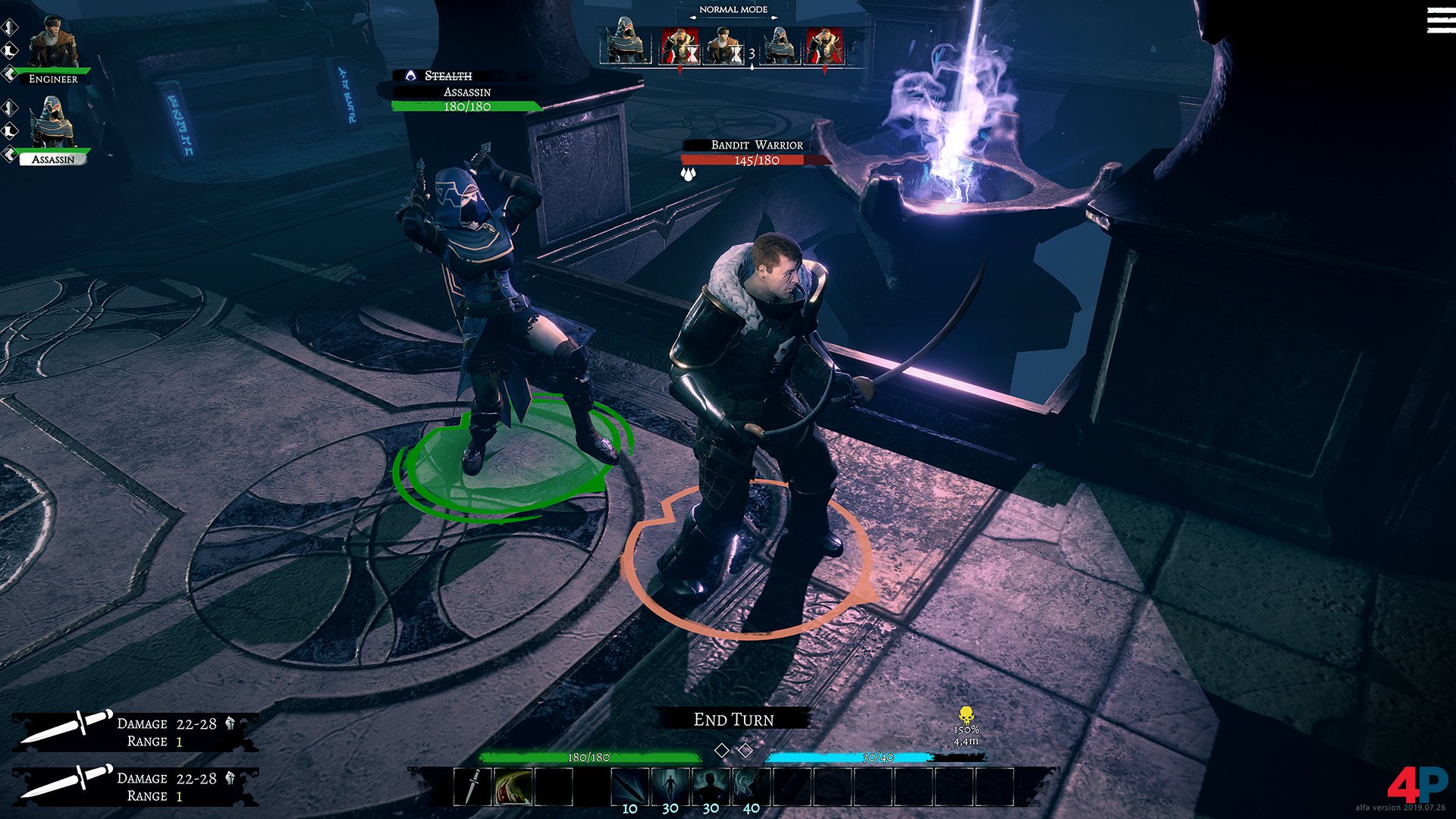The image size is (1456, 819).
Task: Activate the glowing standing figure skill
Action: pyautogui.click(x=670, y=786)
